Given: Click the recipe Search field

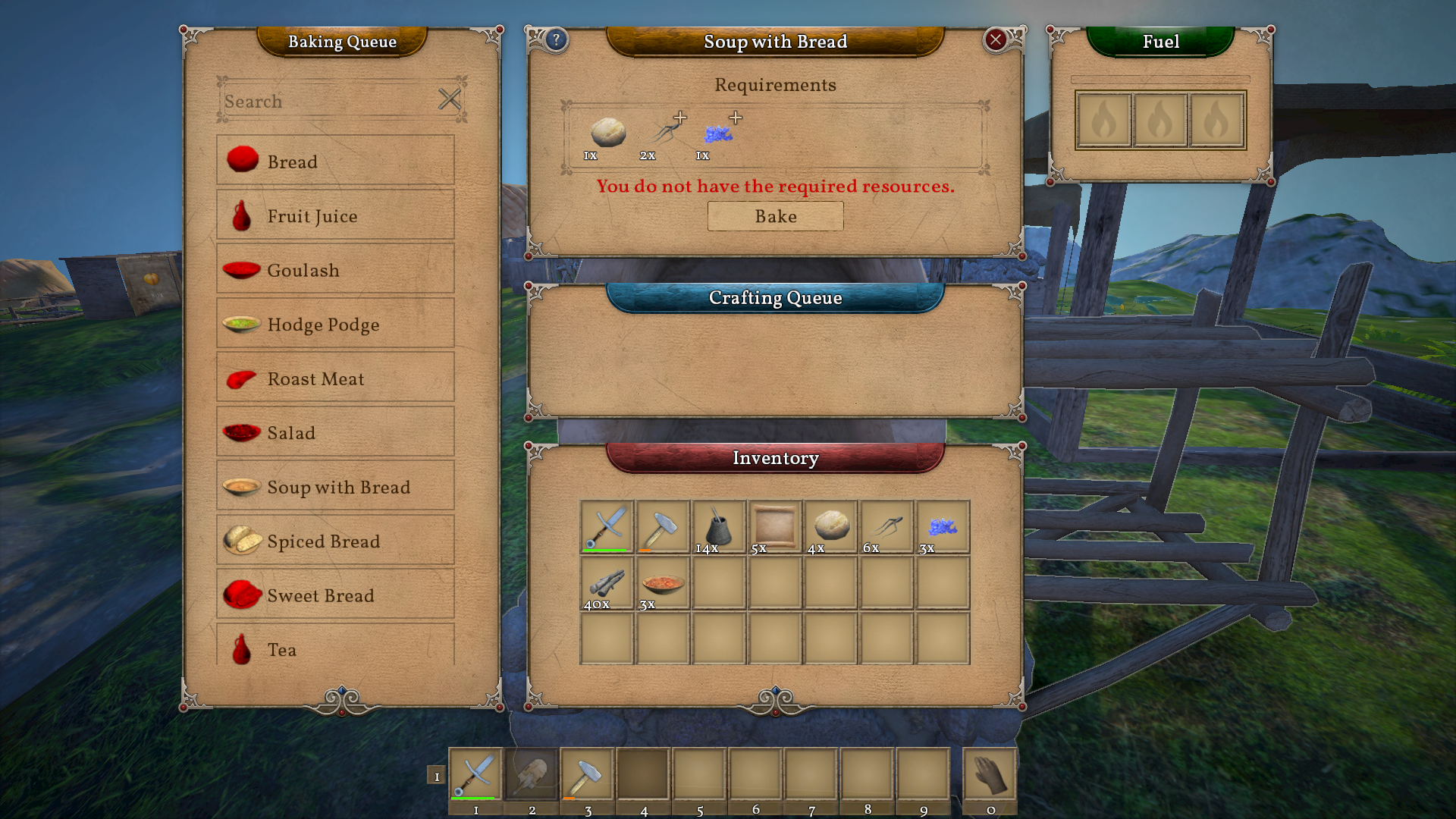Looking at the screenshot, I should 326,101.
